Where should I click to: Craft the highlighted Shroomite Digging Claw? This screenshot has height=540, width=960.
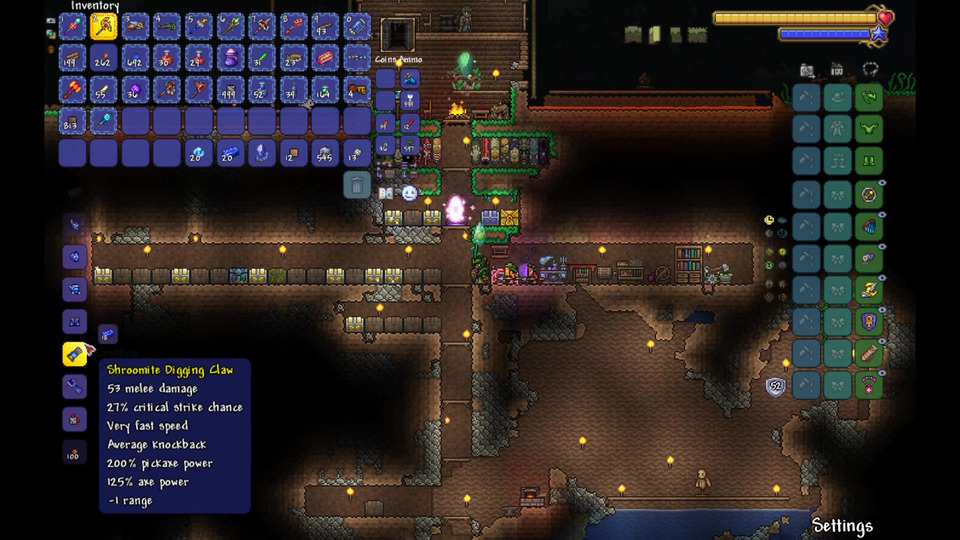(x=76, y=354)
